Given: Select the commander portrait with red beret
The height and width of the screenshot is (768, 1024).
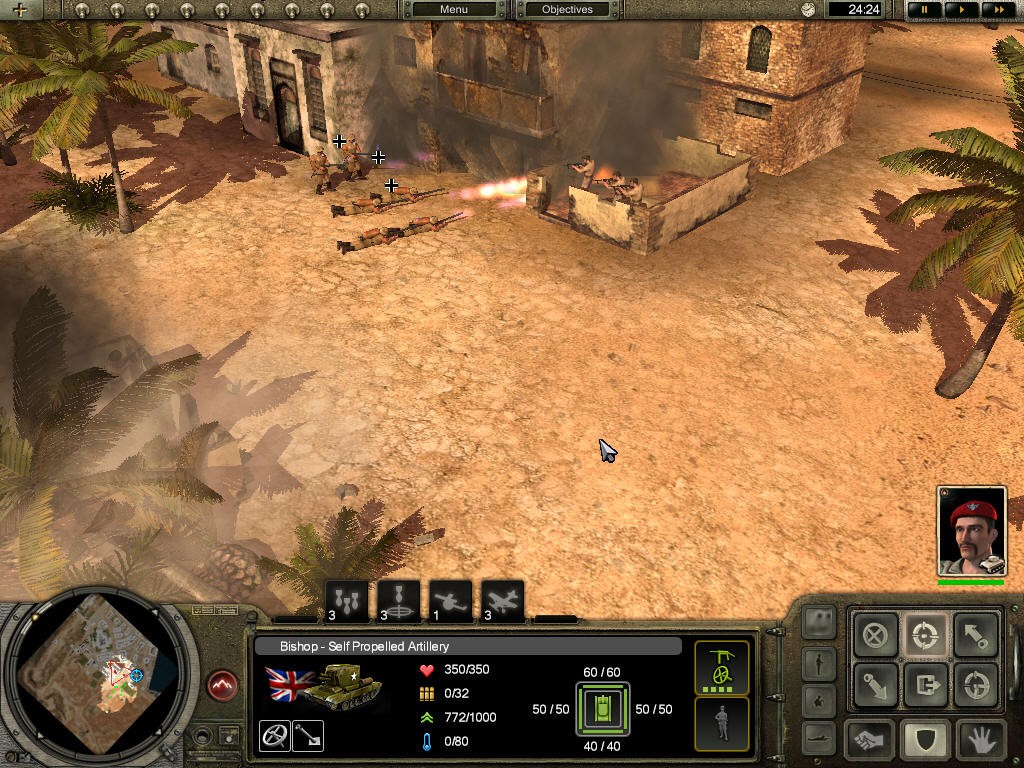Looking at the screenshot, I should pyautogui.click(x=971, y=531).
